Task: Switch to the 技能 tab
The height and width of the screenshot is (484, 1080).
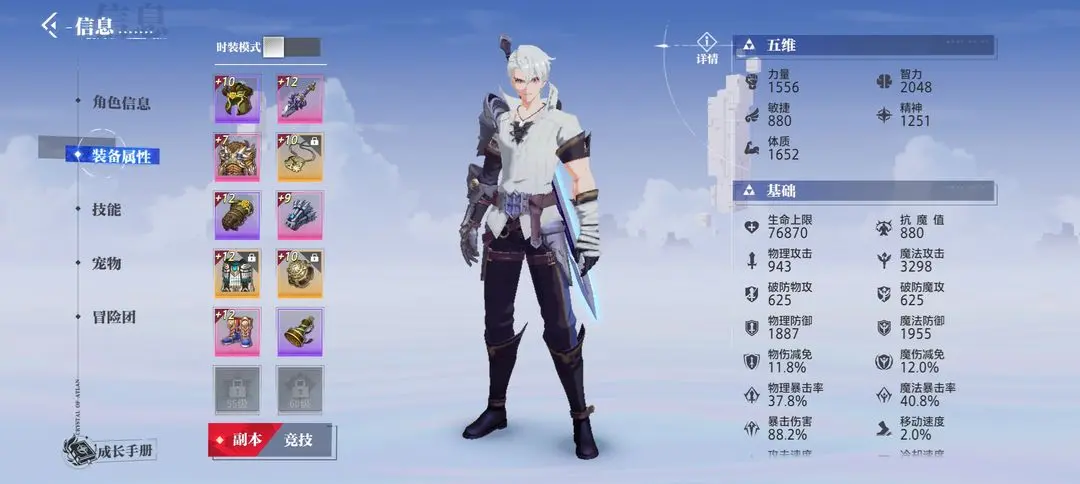Action: (x=107, y=209)
